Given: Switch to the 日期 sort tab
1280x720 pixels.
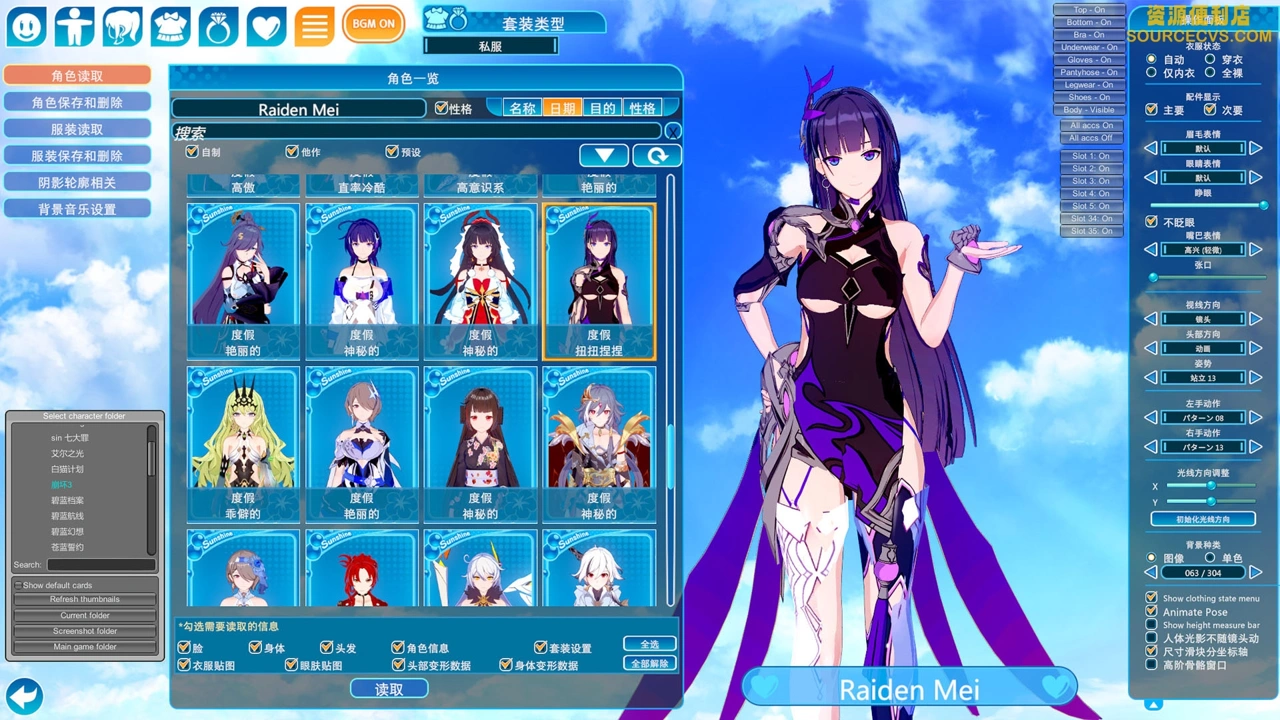Looking at the screenshot, I should tap(562, 108).
